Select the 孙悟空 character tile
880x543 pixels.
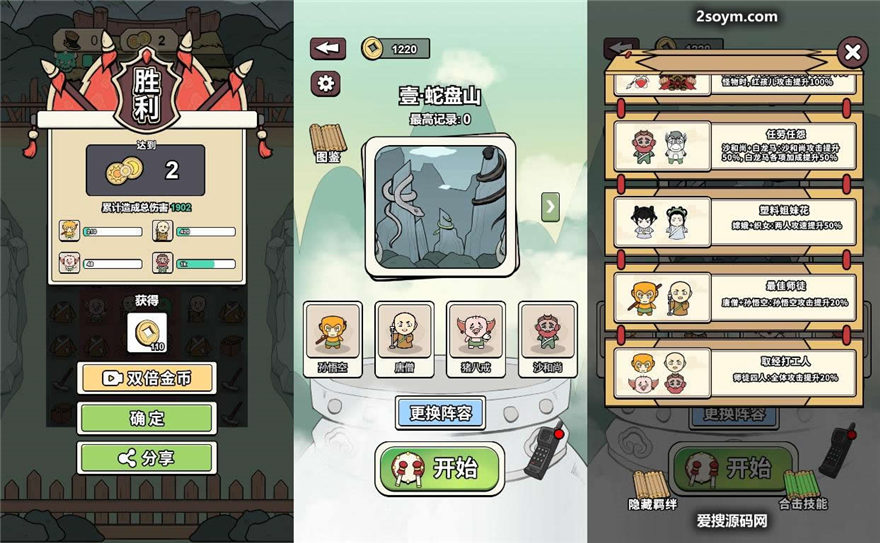pos(333,338)
